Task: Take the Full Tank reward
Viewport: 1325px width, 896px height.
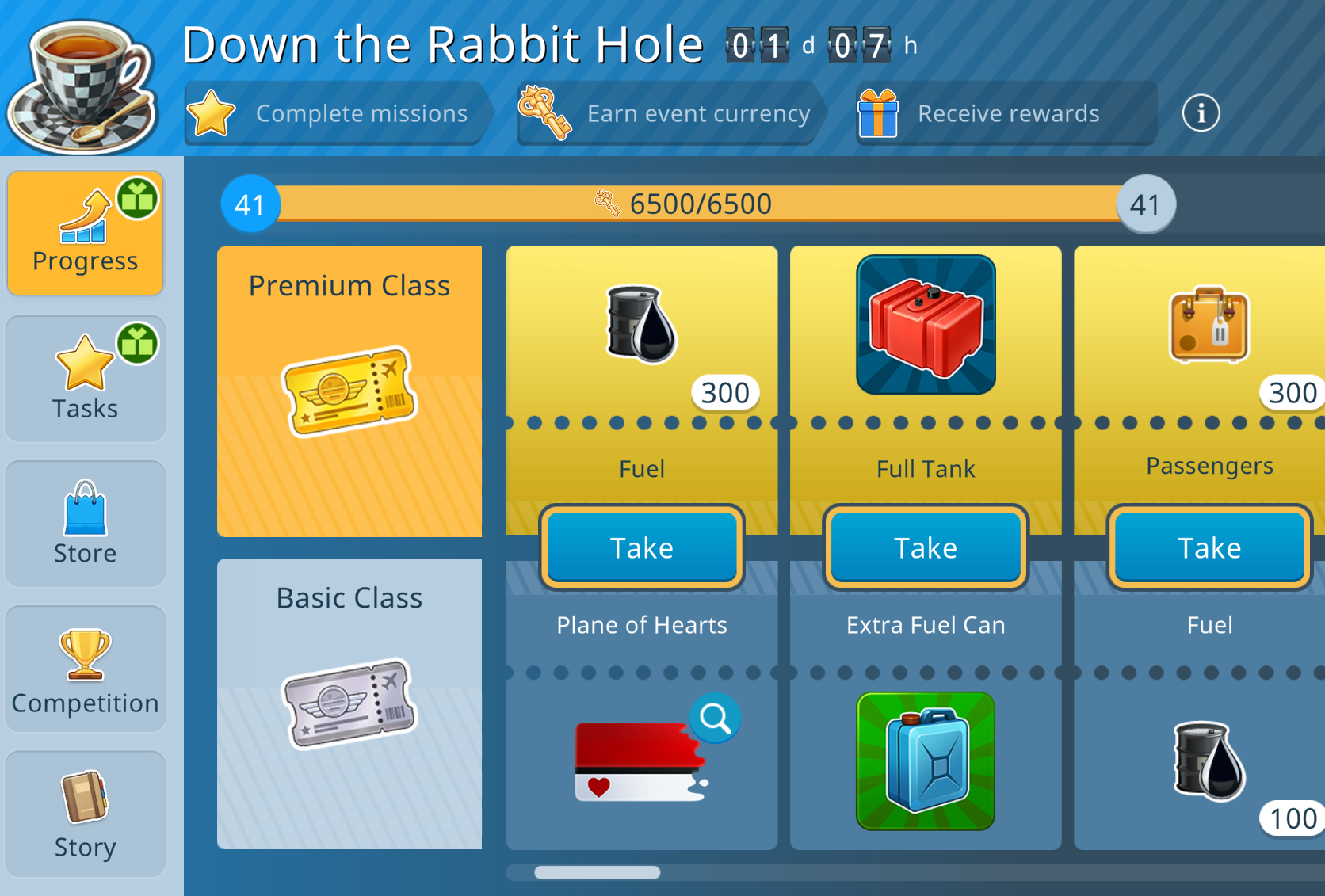Action: 926,547
